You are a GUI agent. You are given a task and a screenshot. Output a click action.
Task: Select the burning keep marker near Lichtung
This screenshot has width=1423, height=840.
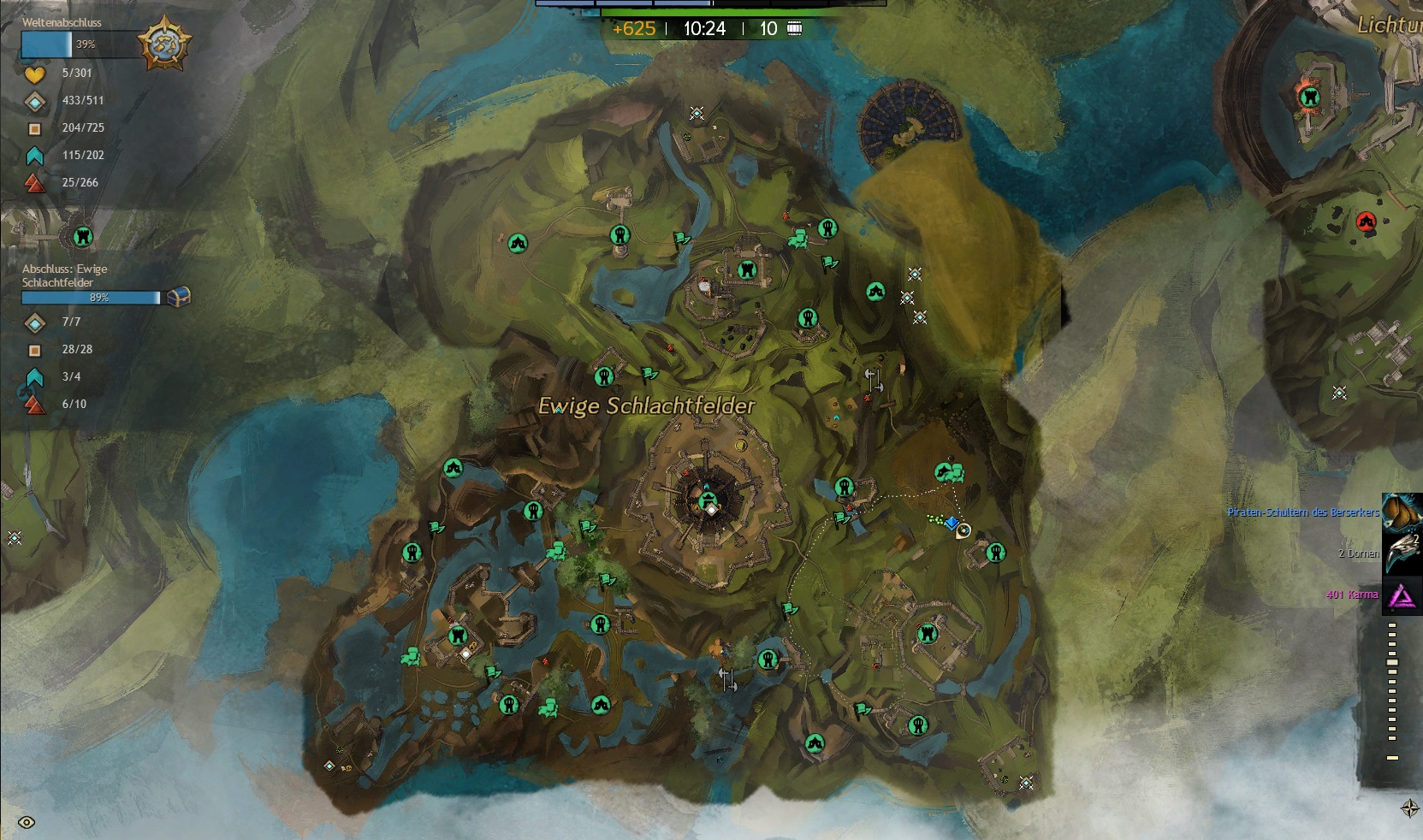[1308, 97]
